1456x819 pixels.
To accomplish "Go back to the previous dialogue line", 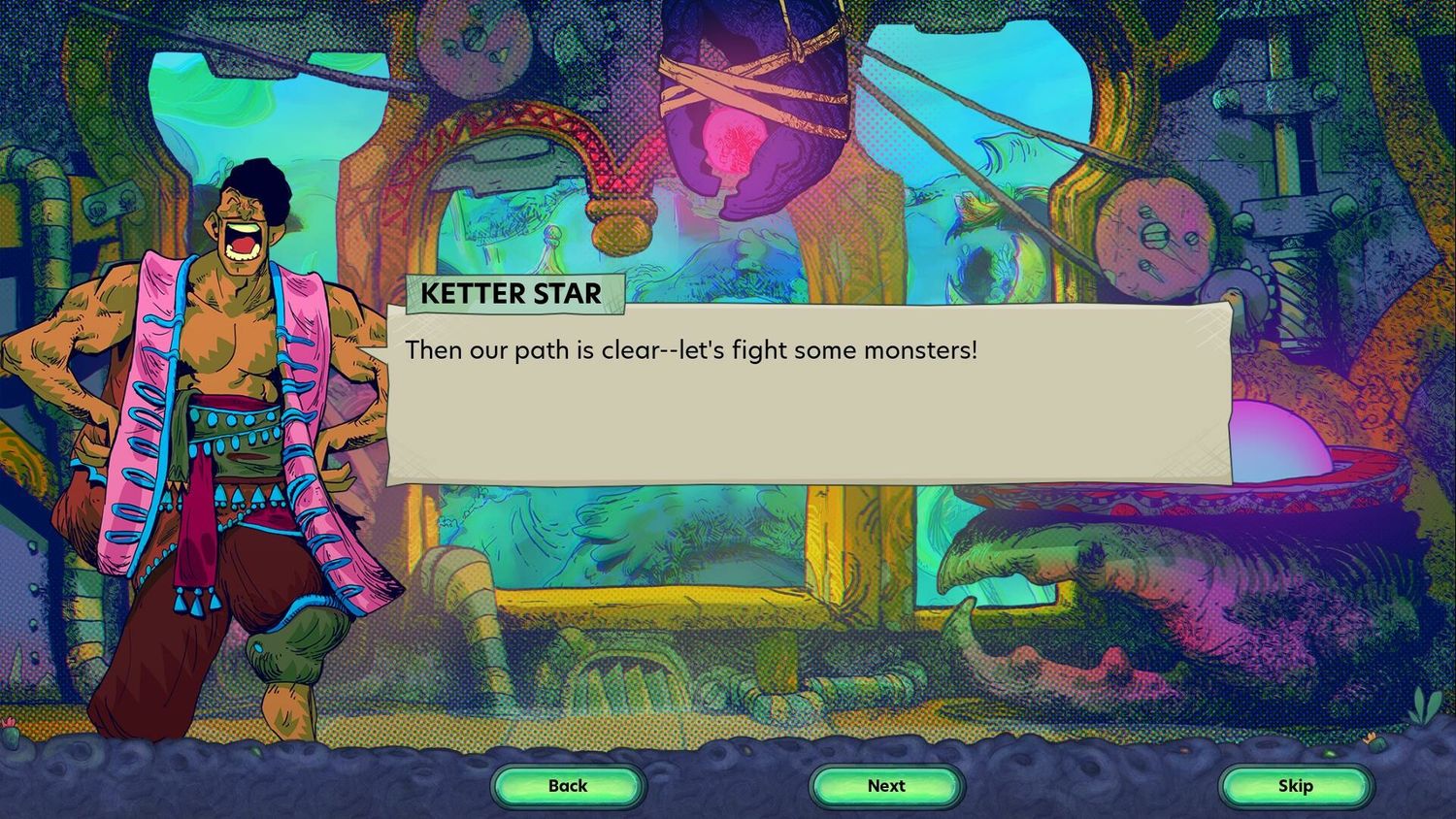I will click(568, 786).
